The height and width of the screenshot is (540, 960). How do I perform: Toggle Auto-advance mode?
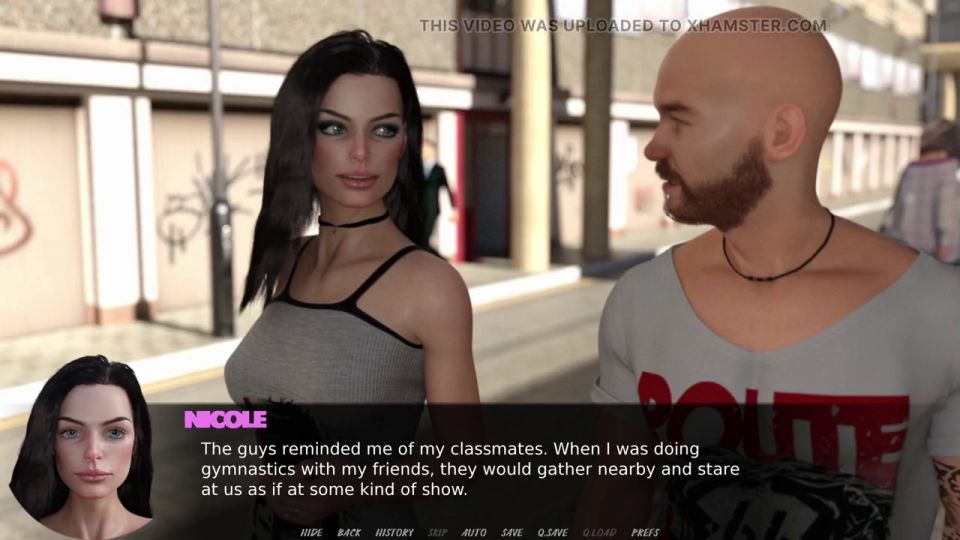tap(474, 532)
